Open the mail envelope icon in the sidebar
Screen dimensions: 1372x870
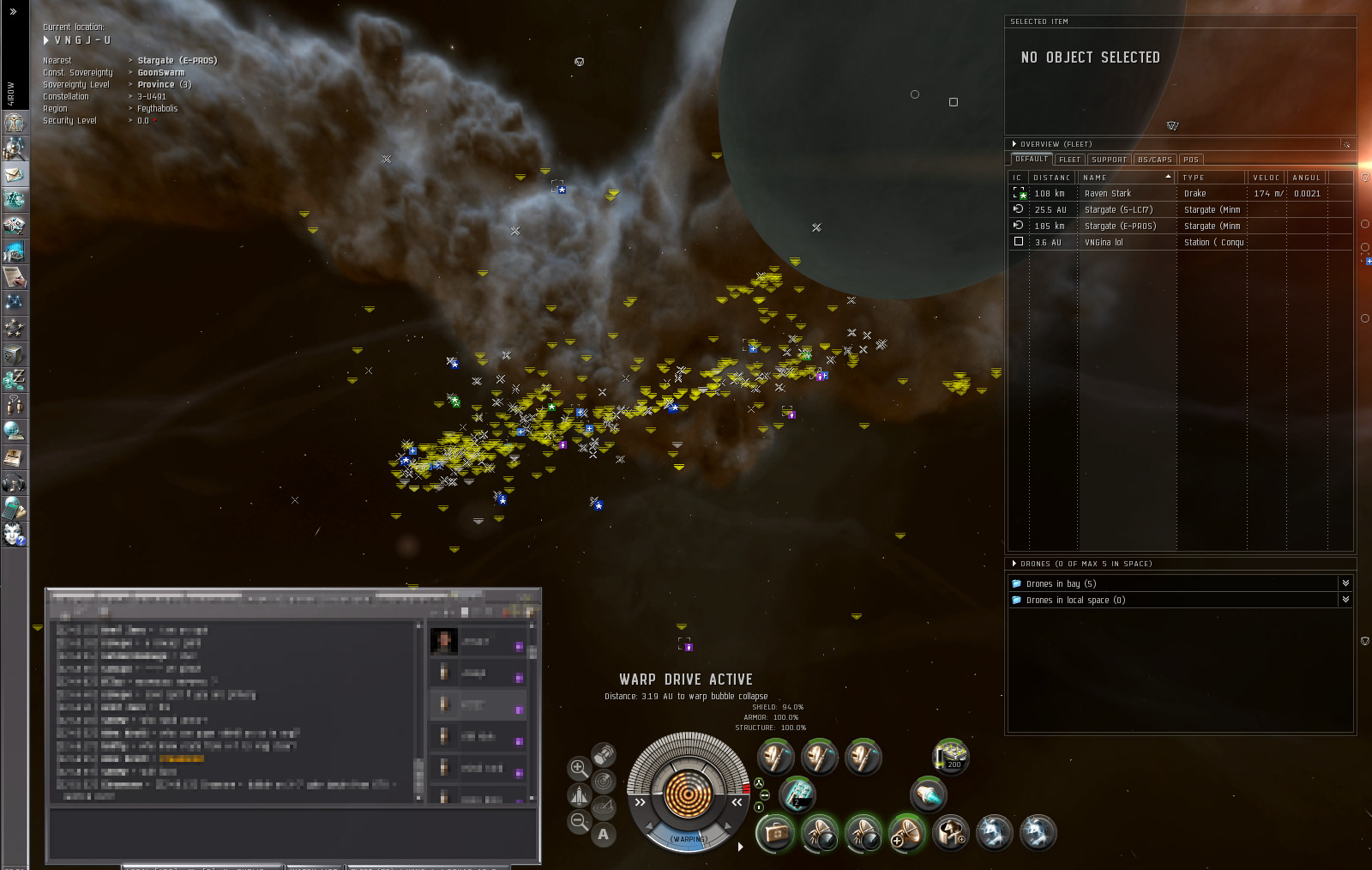[x=14, y=174]
